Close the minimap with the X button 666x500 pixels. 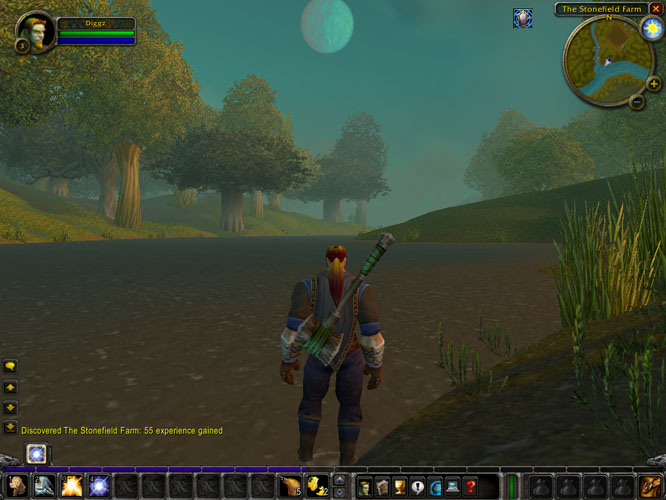tap(656, 9)
